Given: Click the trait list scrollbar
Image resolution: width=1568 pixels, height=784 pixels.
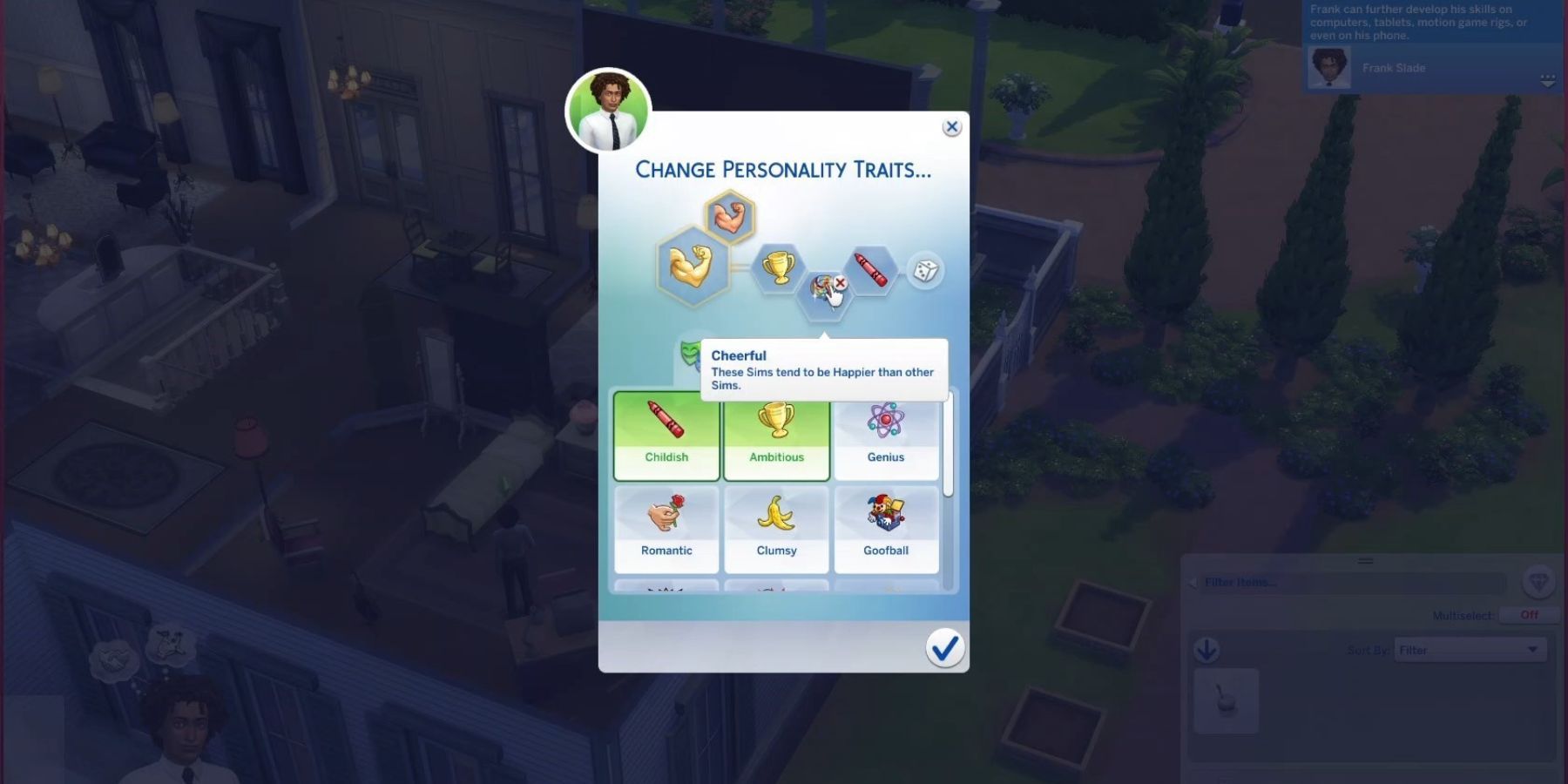Looking at the screenshot, I should click(949, 446).
